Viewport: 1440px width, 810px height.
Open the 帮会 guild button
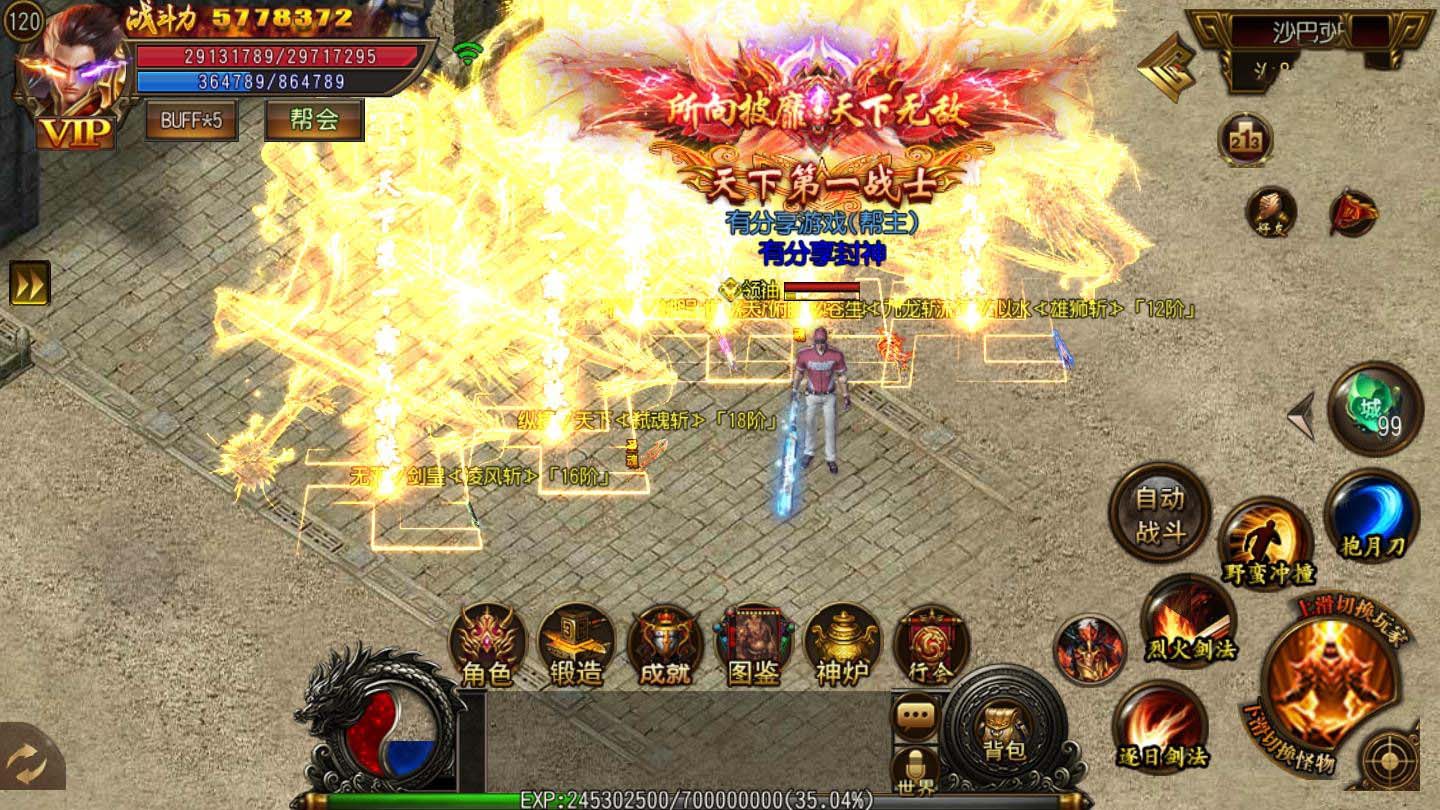pos(313,122)
